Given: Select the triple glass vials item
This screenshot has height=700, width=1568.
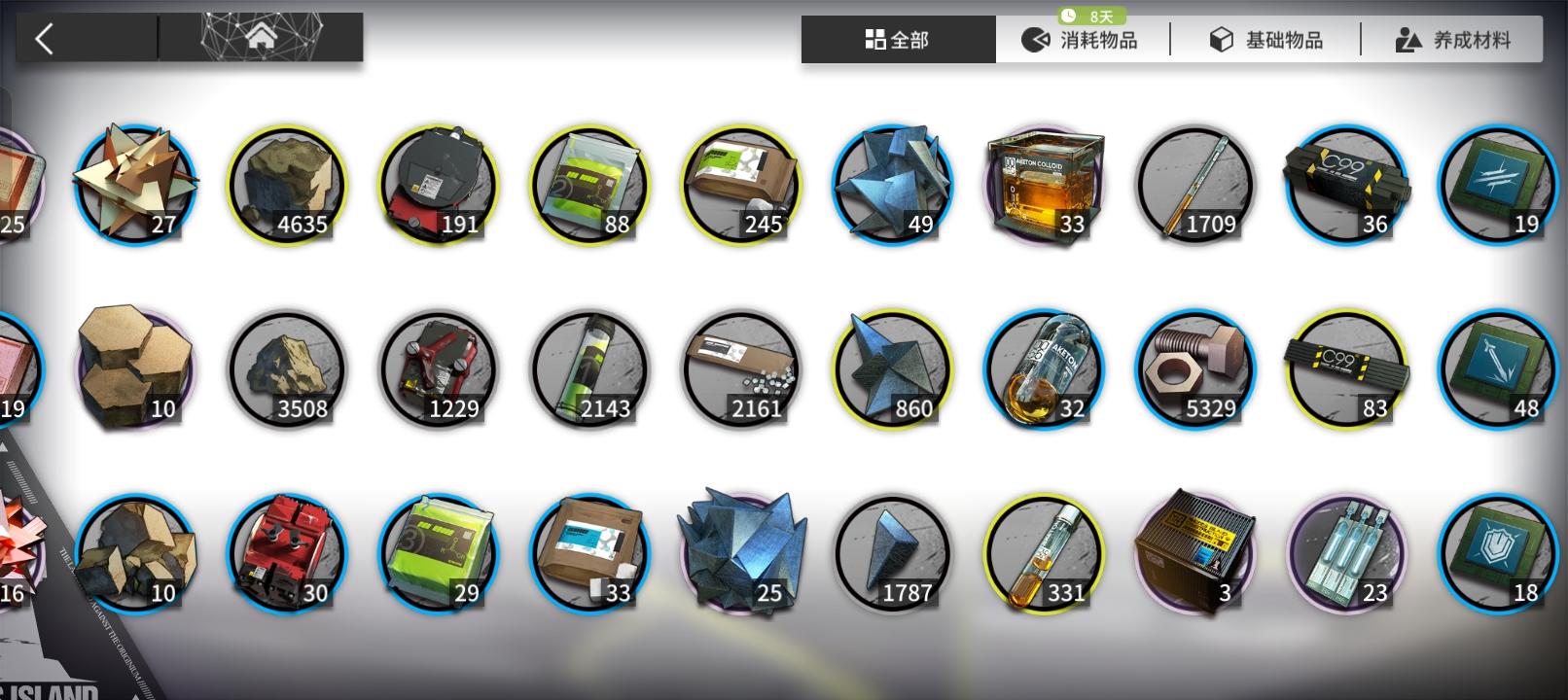Looking at the screenshot, I should 1347,552.
